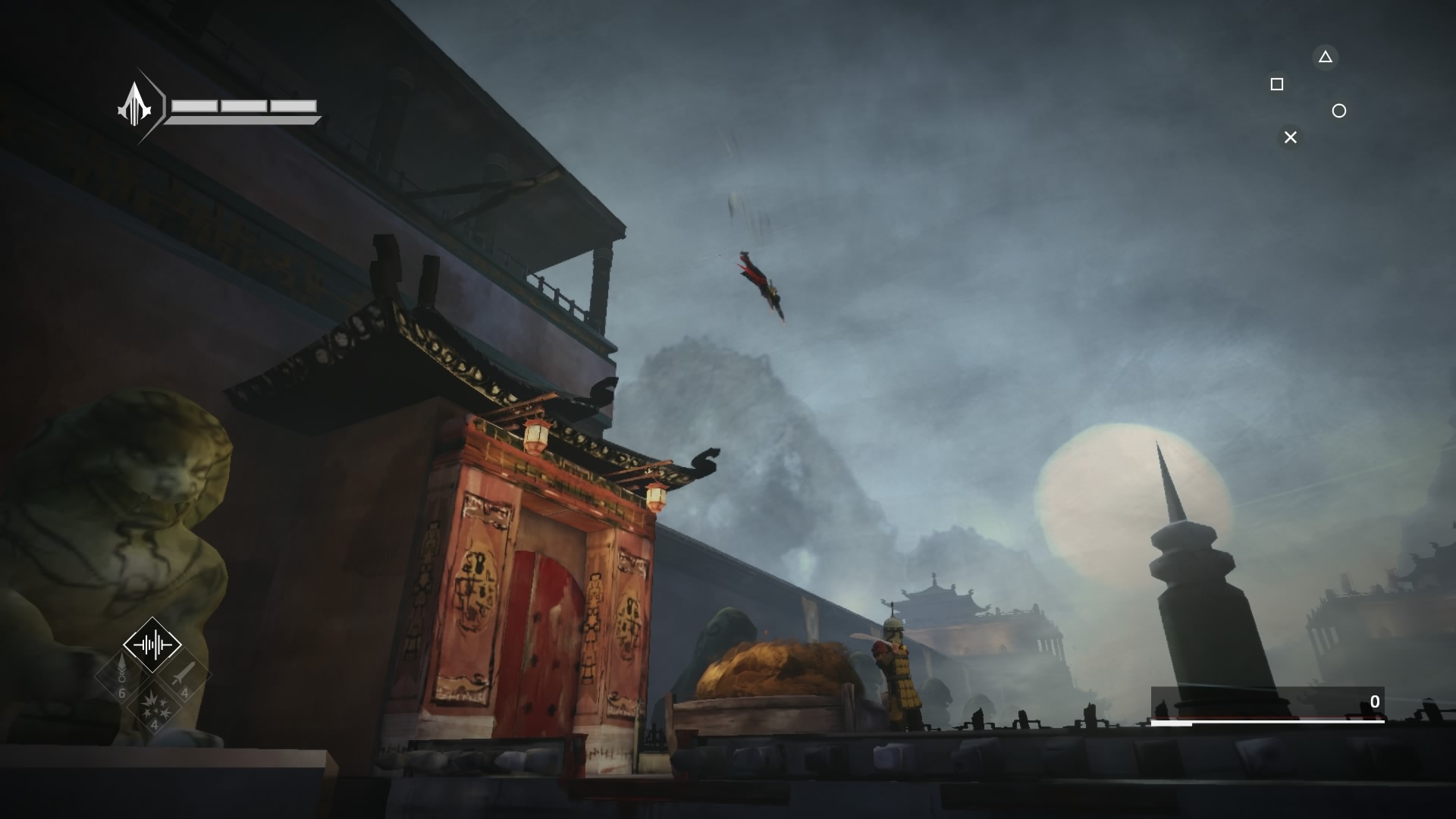Choose the noise dart tool slot

tap(121, 675)
